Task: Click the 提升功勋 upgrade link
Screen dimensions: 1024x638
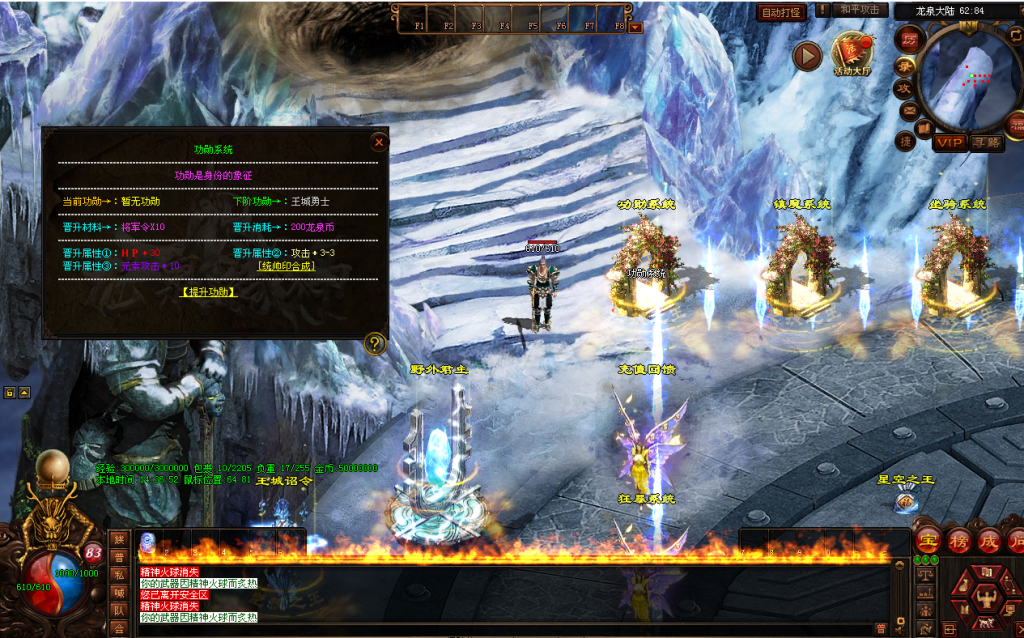Action: coord(208,292)
